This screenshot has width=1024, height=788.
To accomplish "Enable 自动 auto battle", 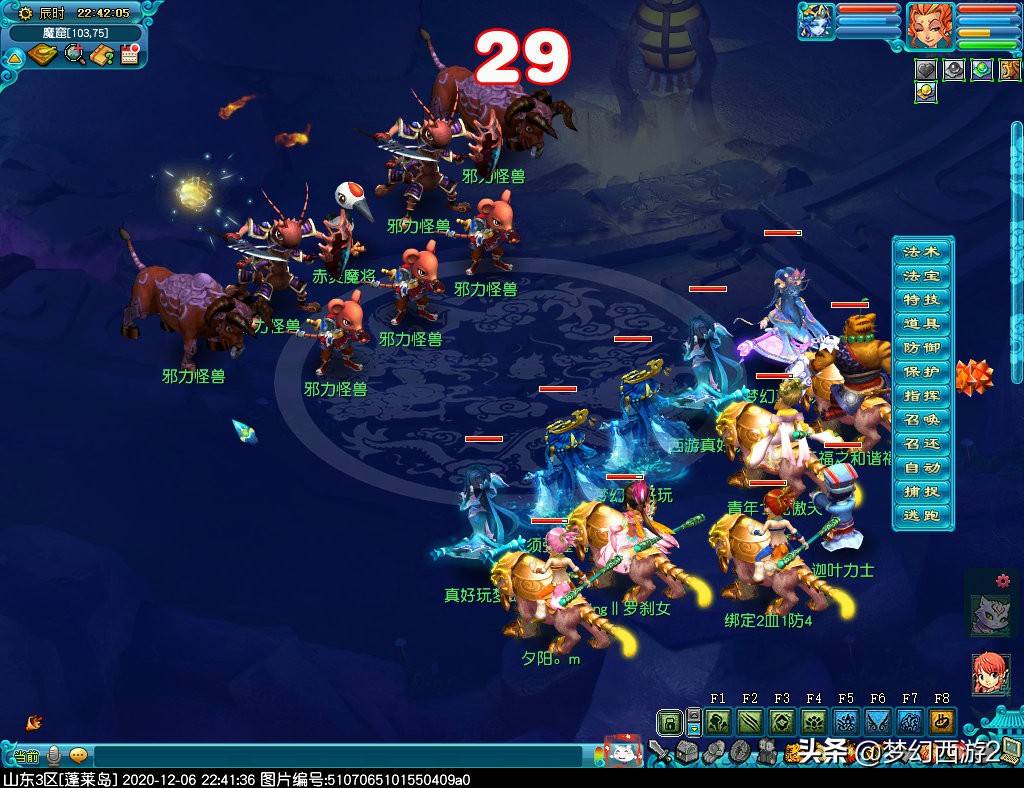I will click(921, 467).
